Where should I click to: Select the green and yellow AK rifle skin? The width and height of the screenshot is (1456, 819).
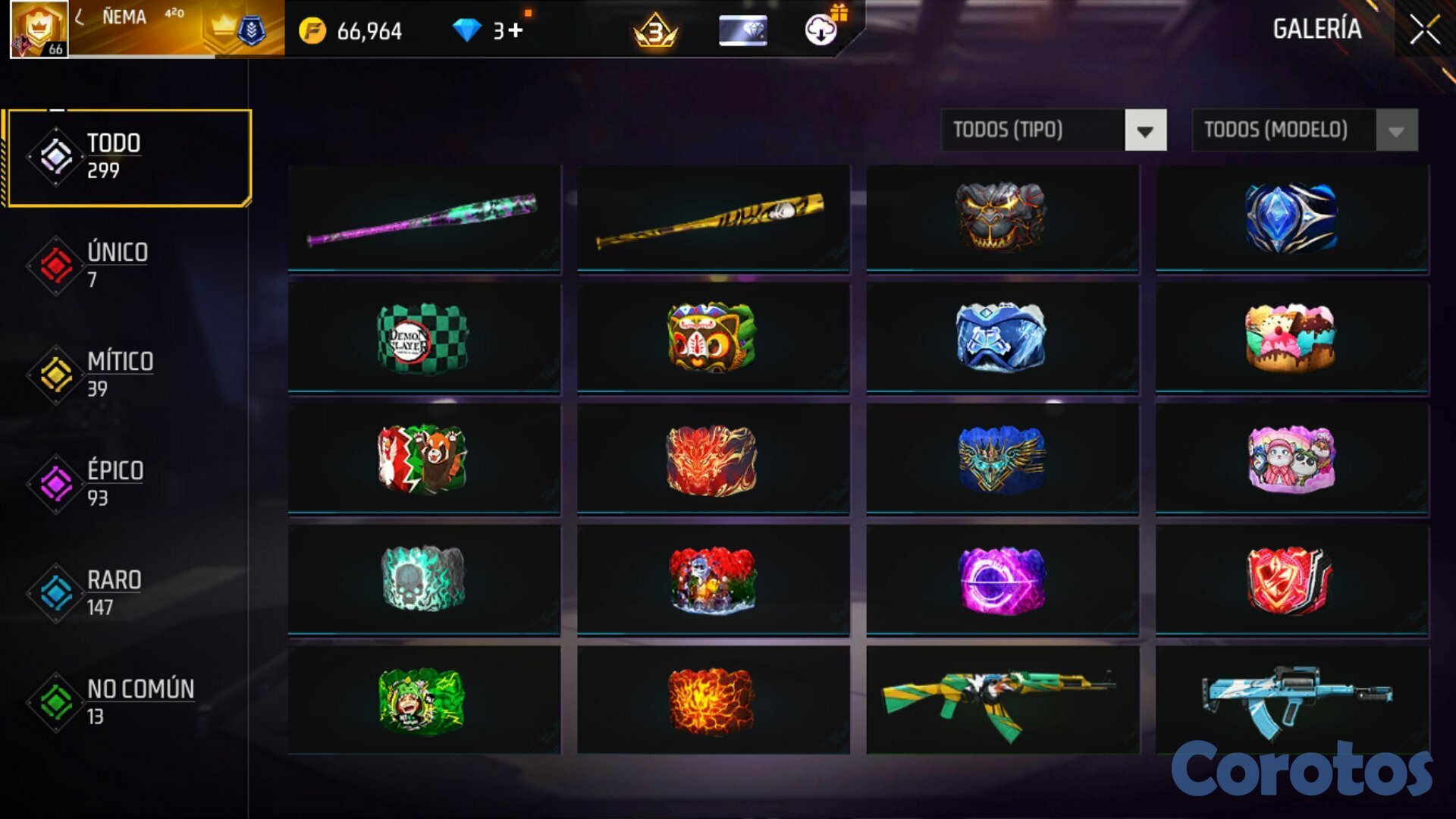point(1002,701)
